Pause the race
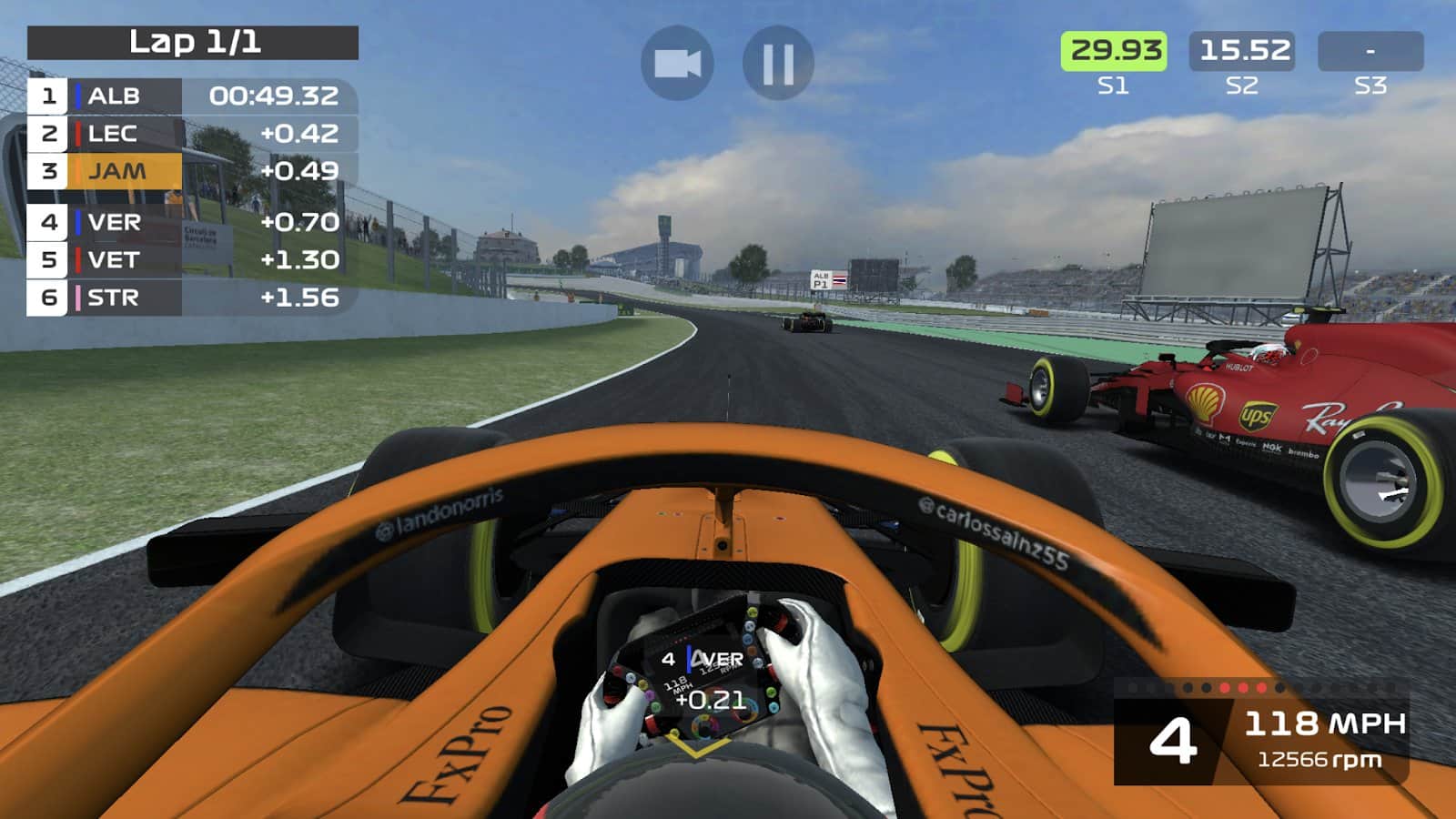The image size is (1456, 819). click(778, 64)
